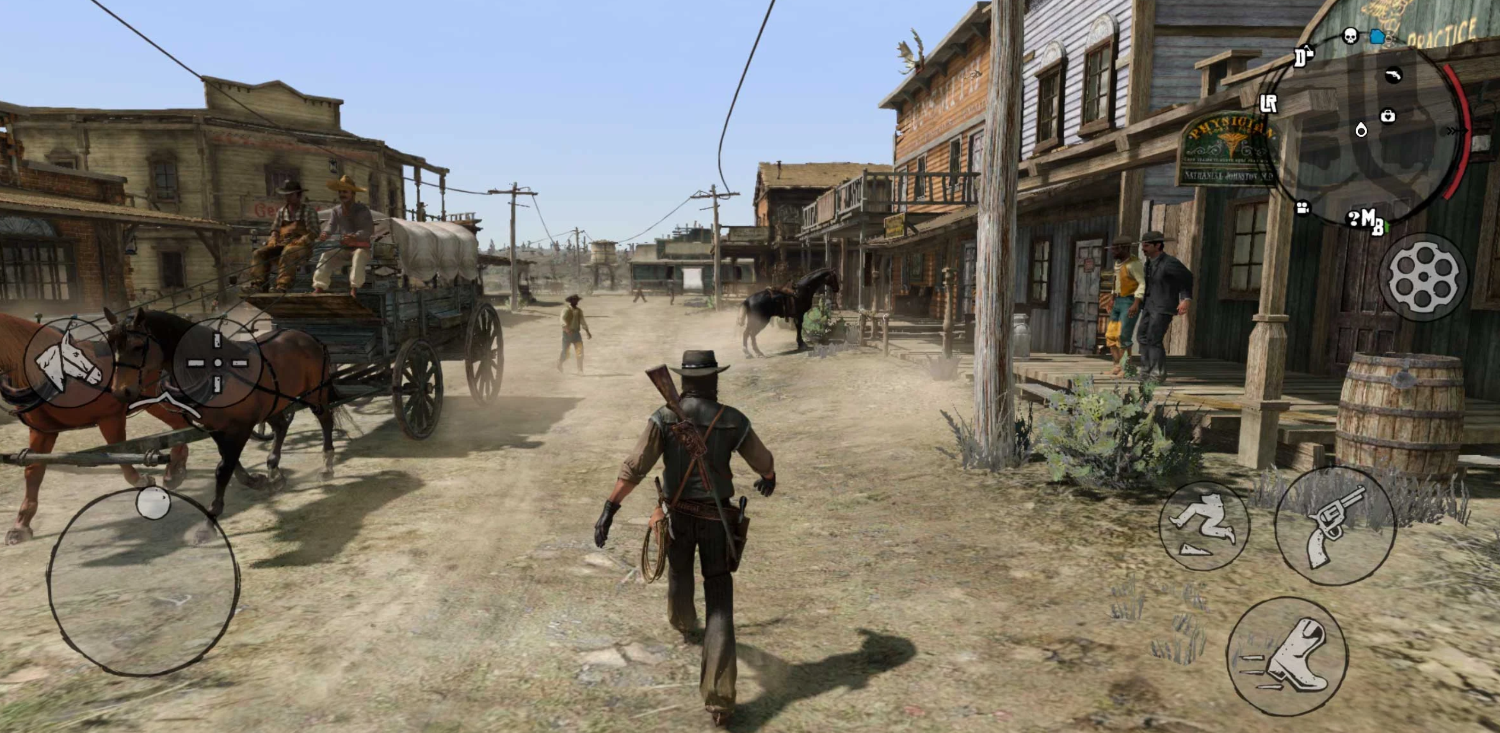Select the skull marker on the minimap

point(1350,37)
